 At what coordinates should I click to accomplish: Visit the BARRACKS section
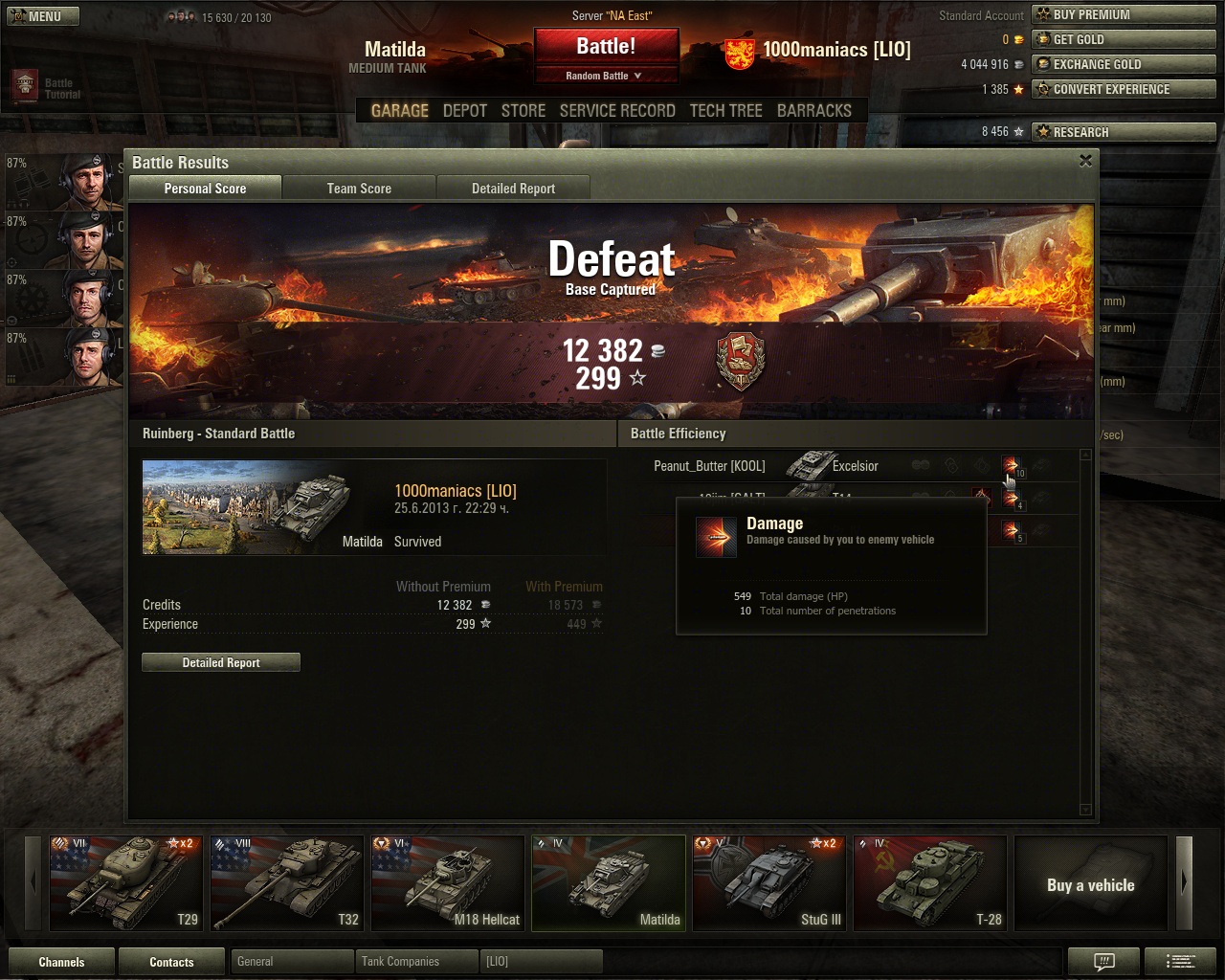pos(813,111)
